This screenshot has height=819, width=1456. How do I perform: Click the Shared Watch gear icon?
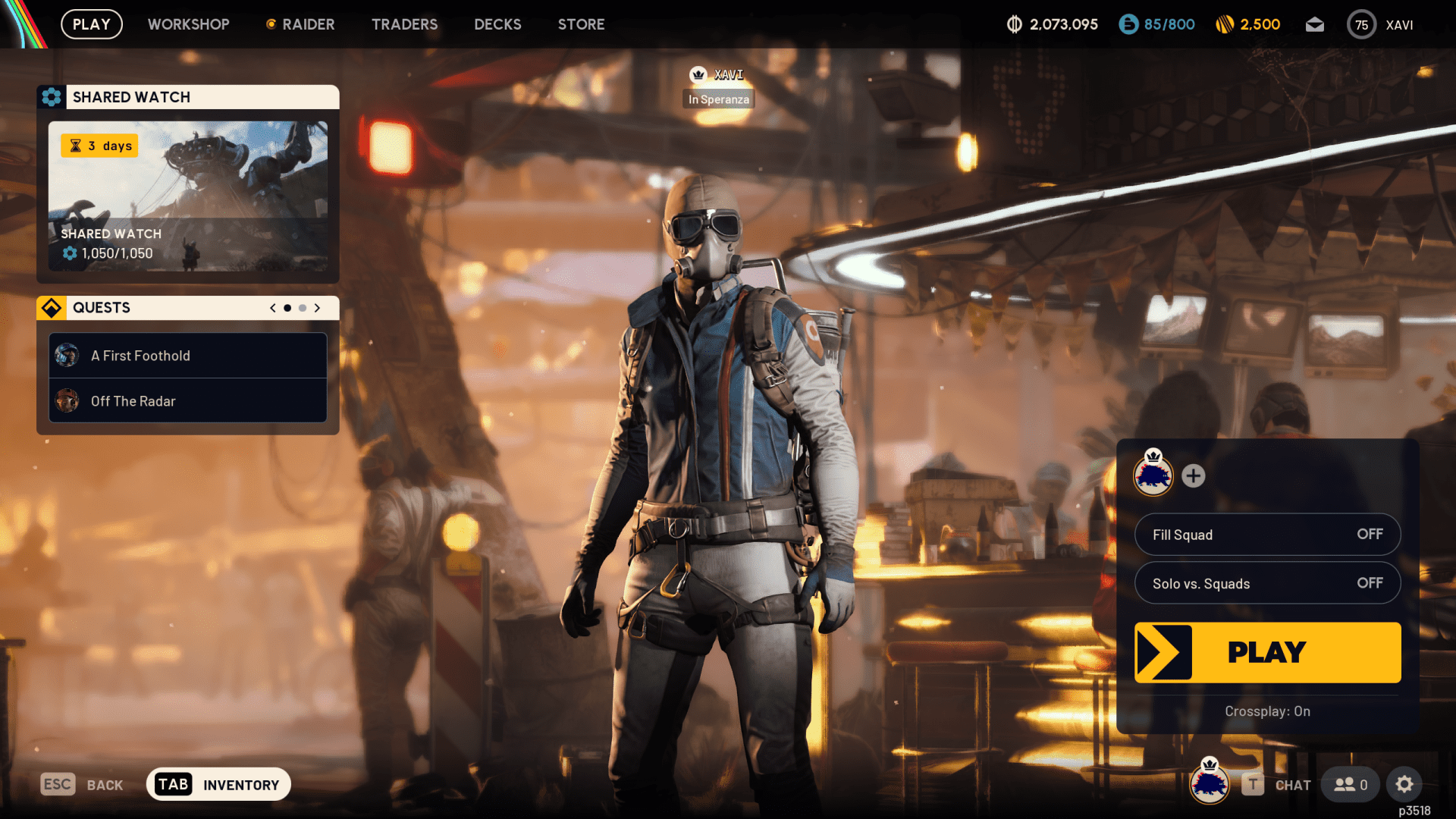tap(51, 96)
